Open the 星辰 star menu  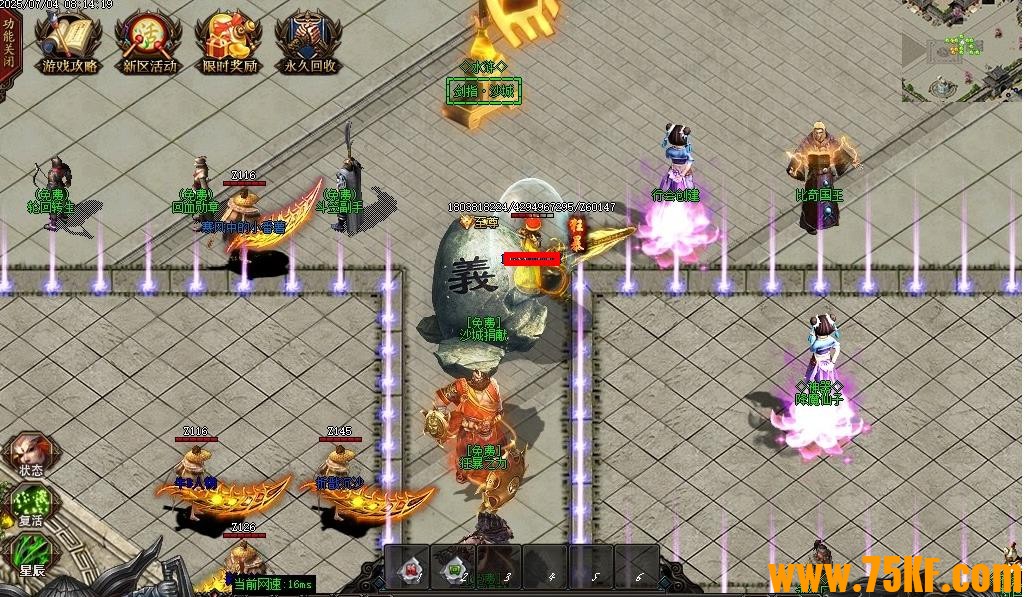click(x=30, y=557)
